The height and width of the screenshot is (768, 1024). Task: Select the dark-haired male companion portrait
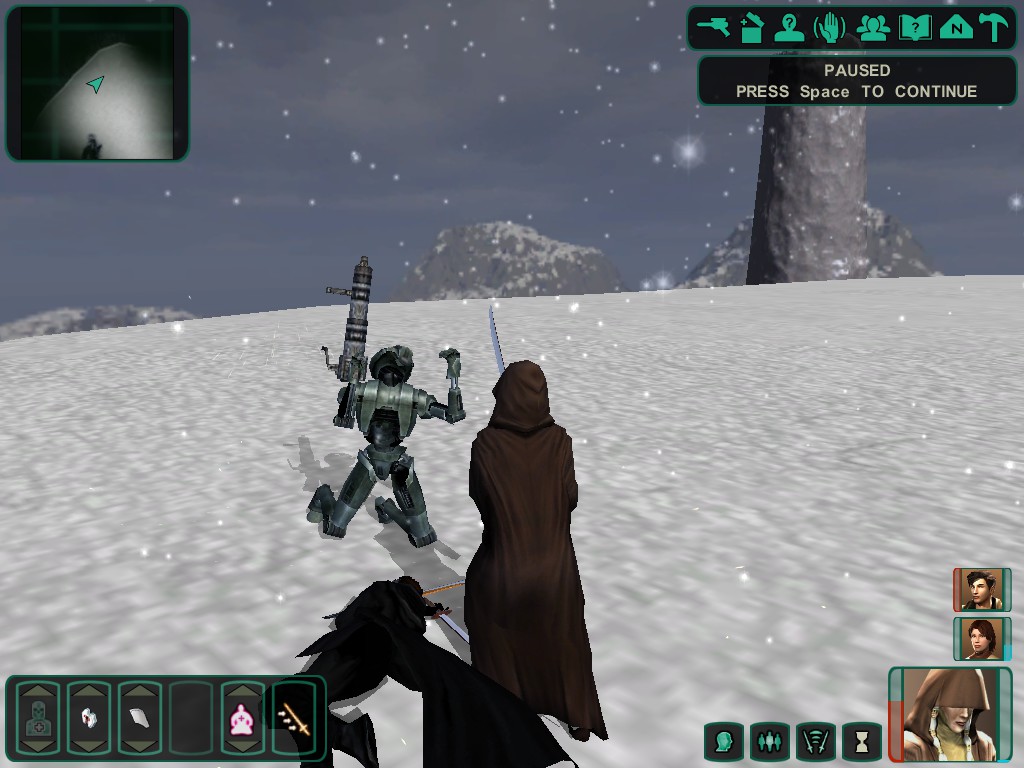(x=980, y=590)
